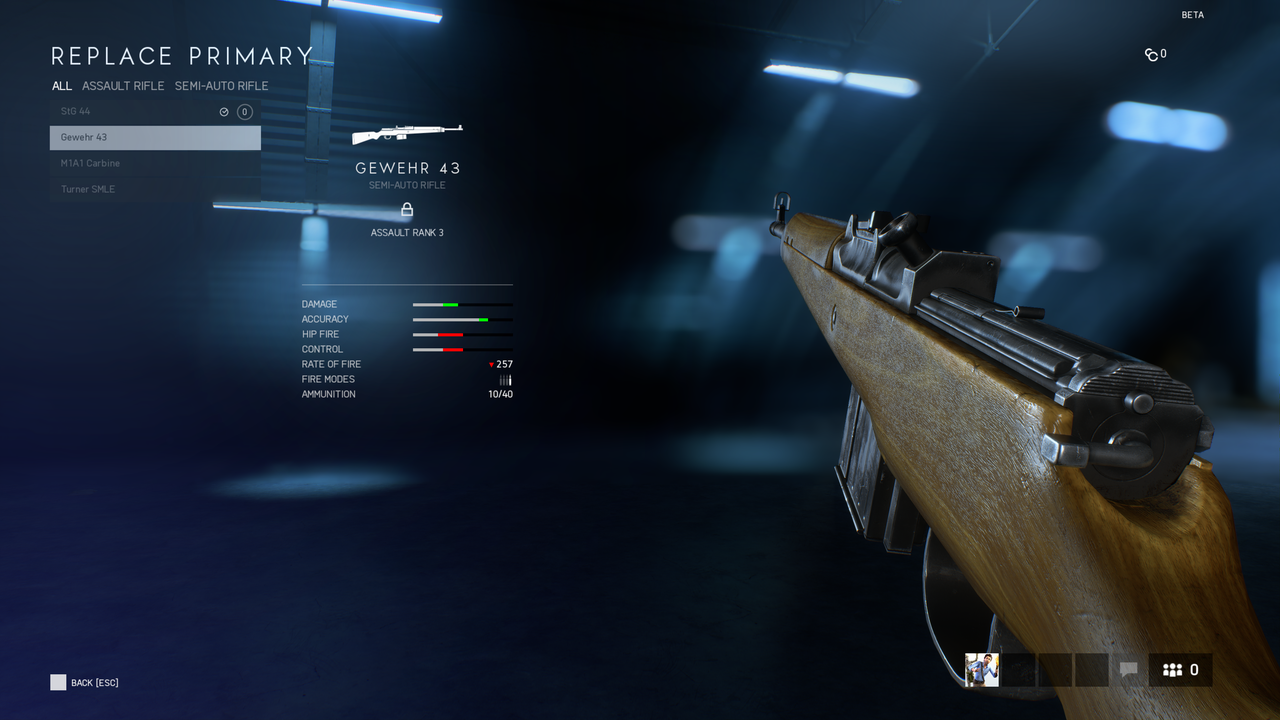
Task: Select the ALL filter tab
Action: [61, 86]
